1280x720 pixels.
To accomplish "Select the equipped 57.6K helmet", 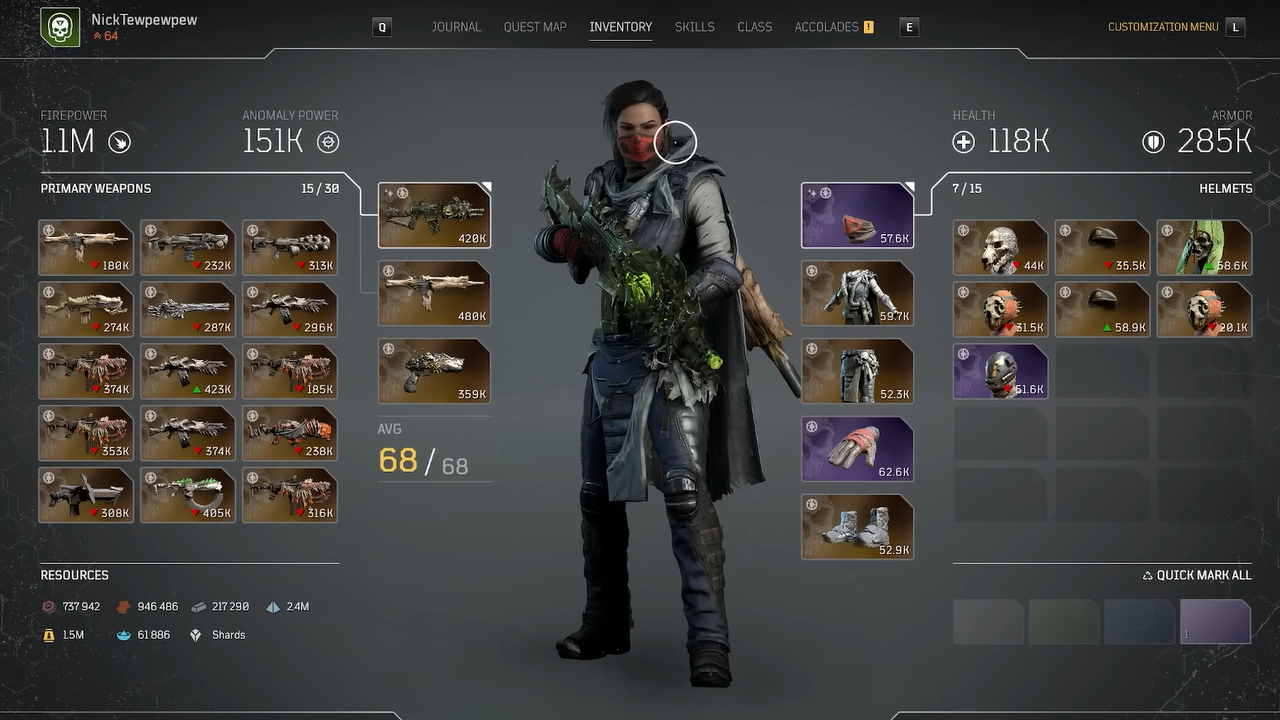I will tap(857, 213).
